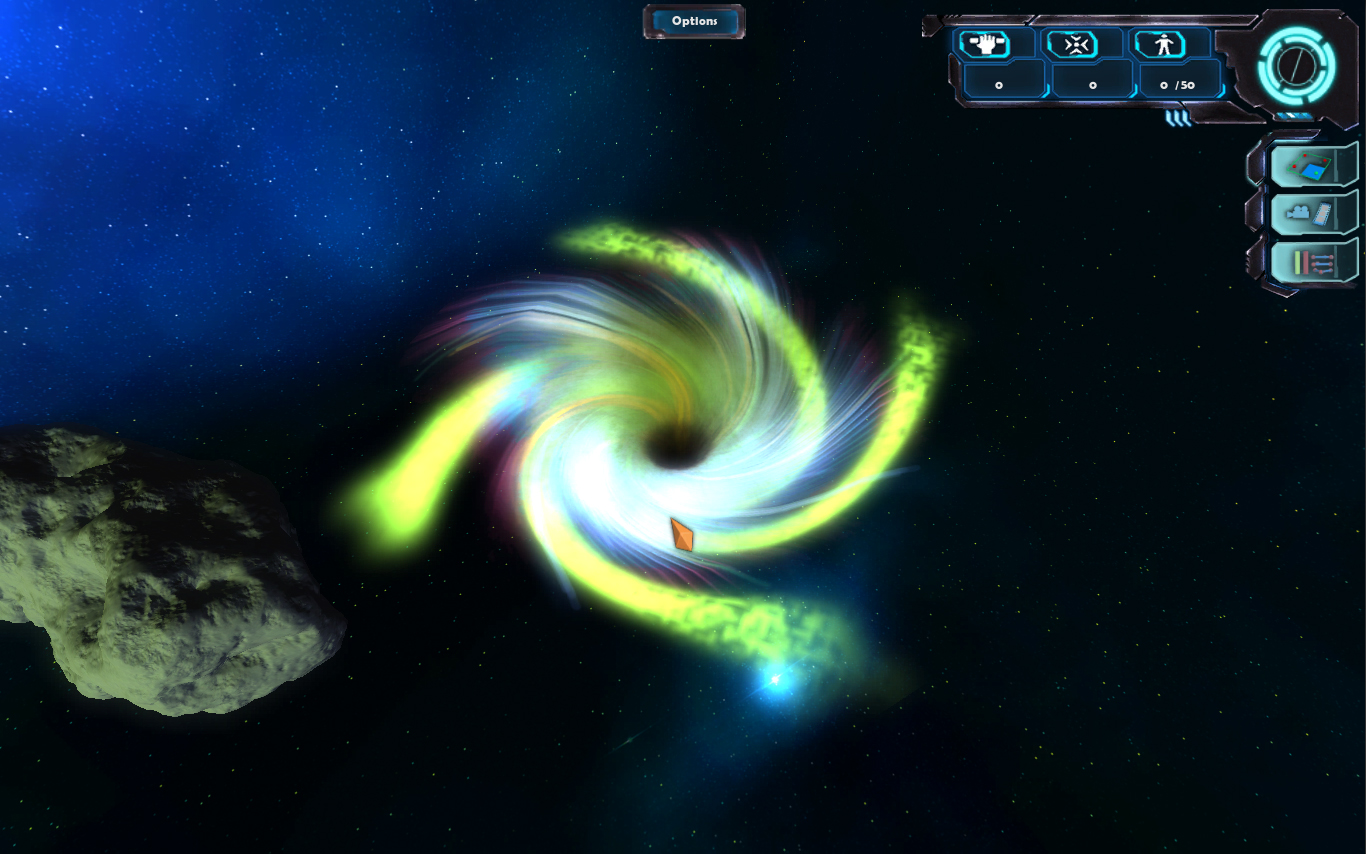Screen dimensions: 1366x854
Task: Click the hand resource icon
Action: [984, 44]
